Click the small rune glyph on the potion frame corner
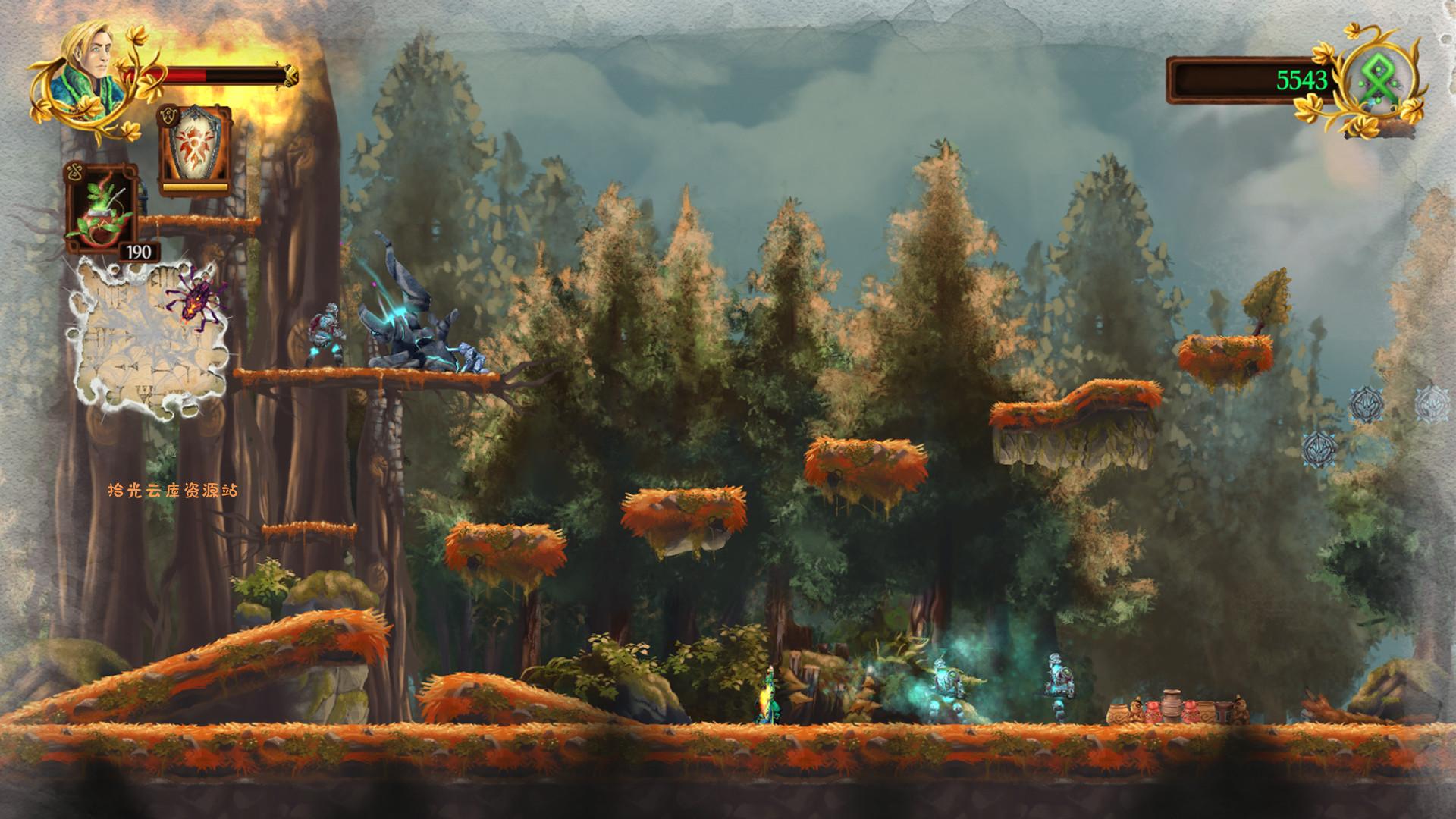The width and height of the screenshot is (1456, 819). click(75, 170)
